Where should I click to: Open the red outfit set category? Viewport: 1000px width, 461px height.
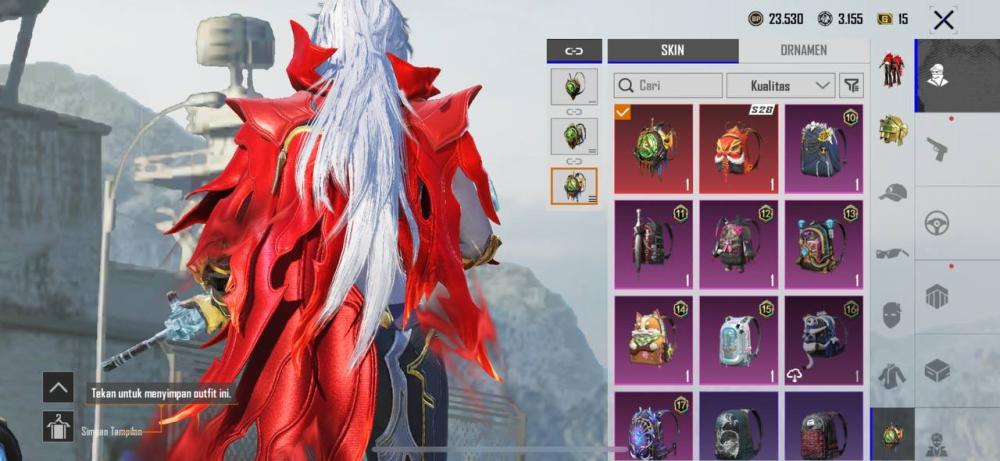892,70
